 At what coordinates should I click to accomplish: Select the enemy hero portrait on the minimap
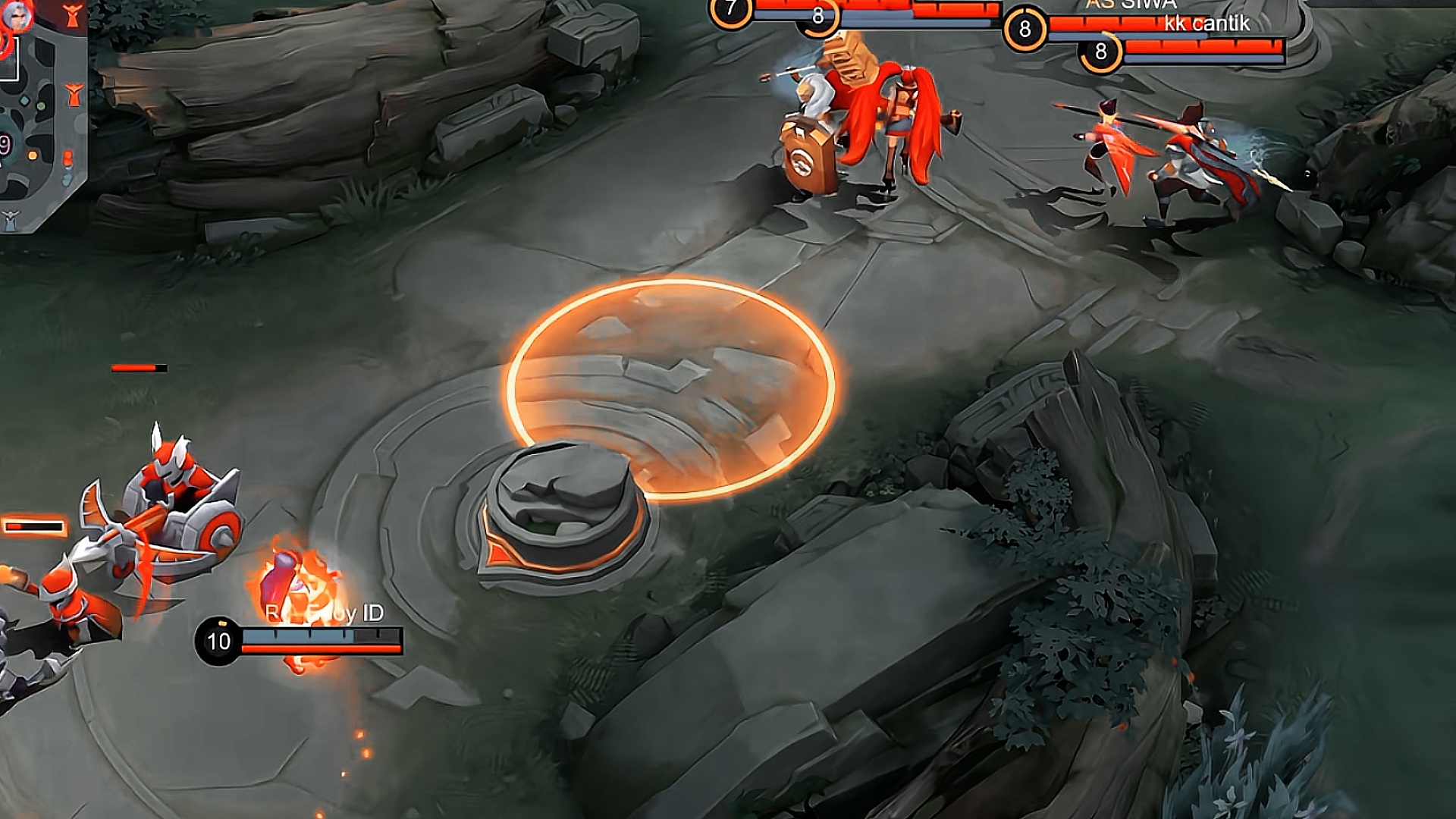pos(17,18)
